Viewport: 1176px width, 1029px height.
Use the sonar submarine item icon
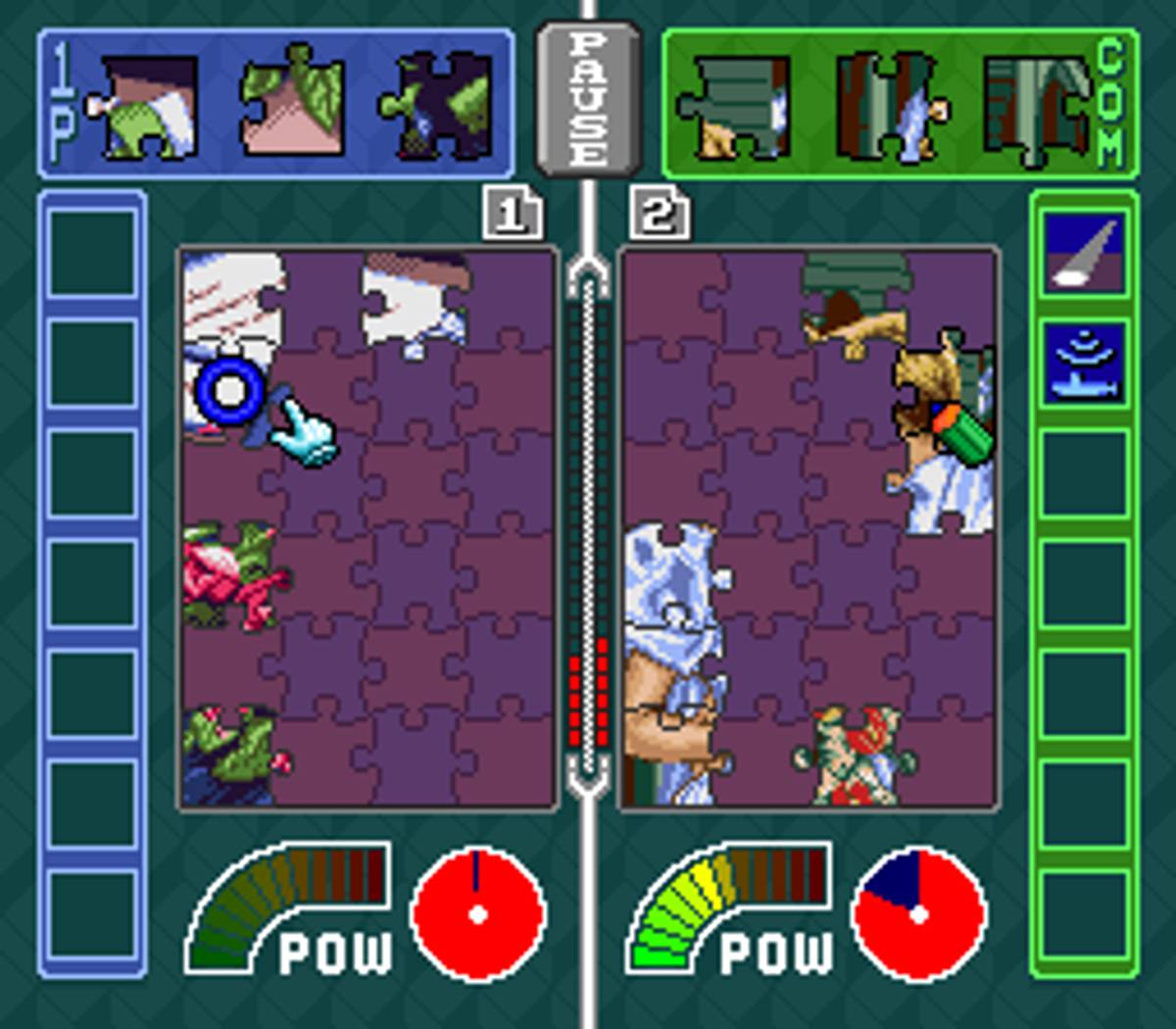(x=1083, y=363)
